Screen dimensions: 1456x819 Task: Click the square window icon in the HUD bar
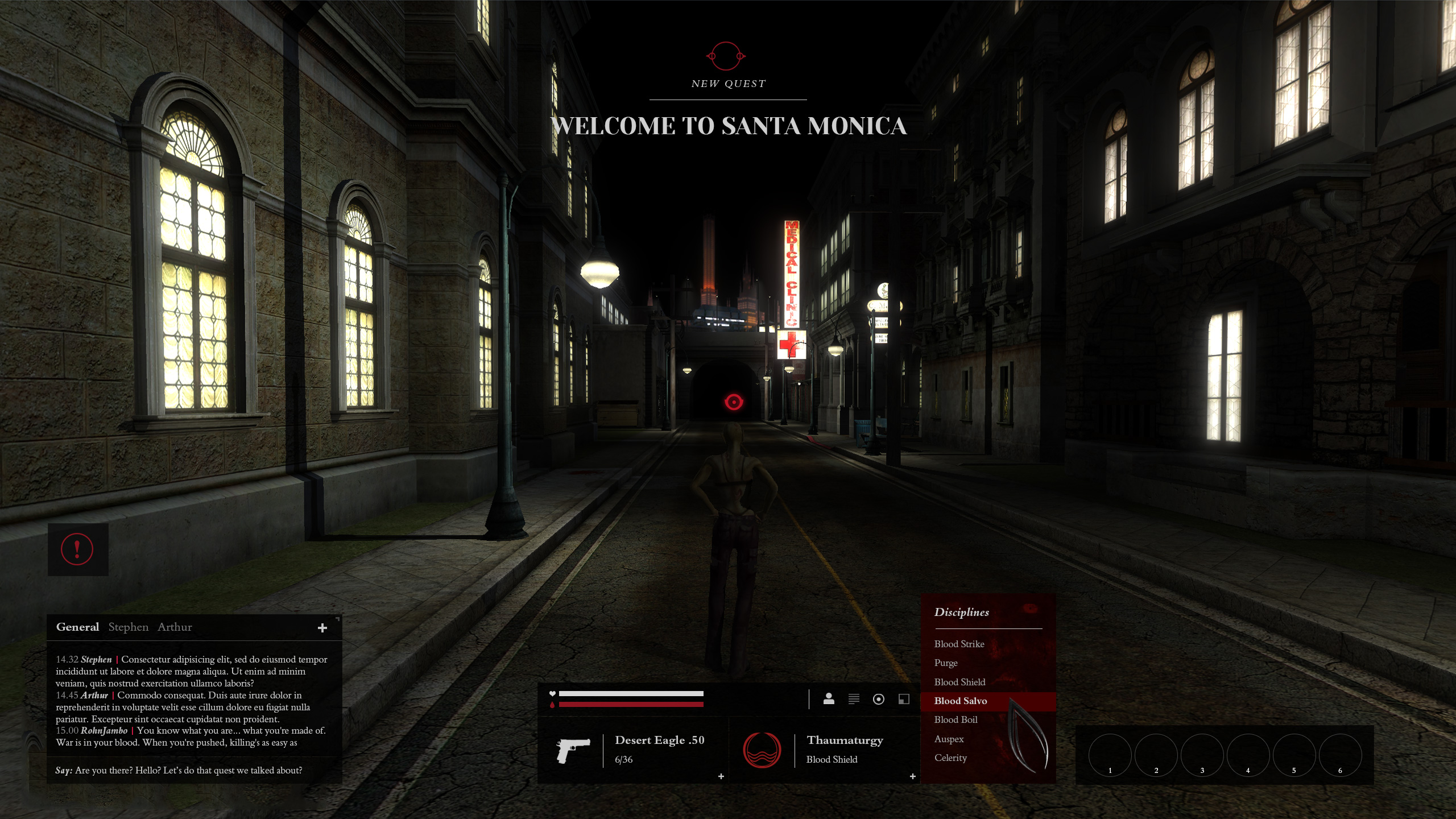tap(904, 699)
